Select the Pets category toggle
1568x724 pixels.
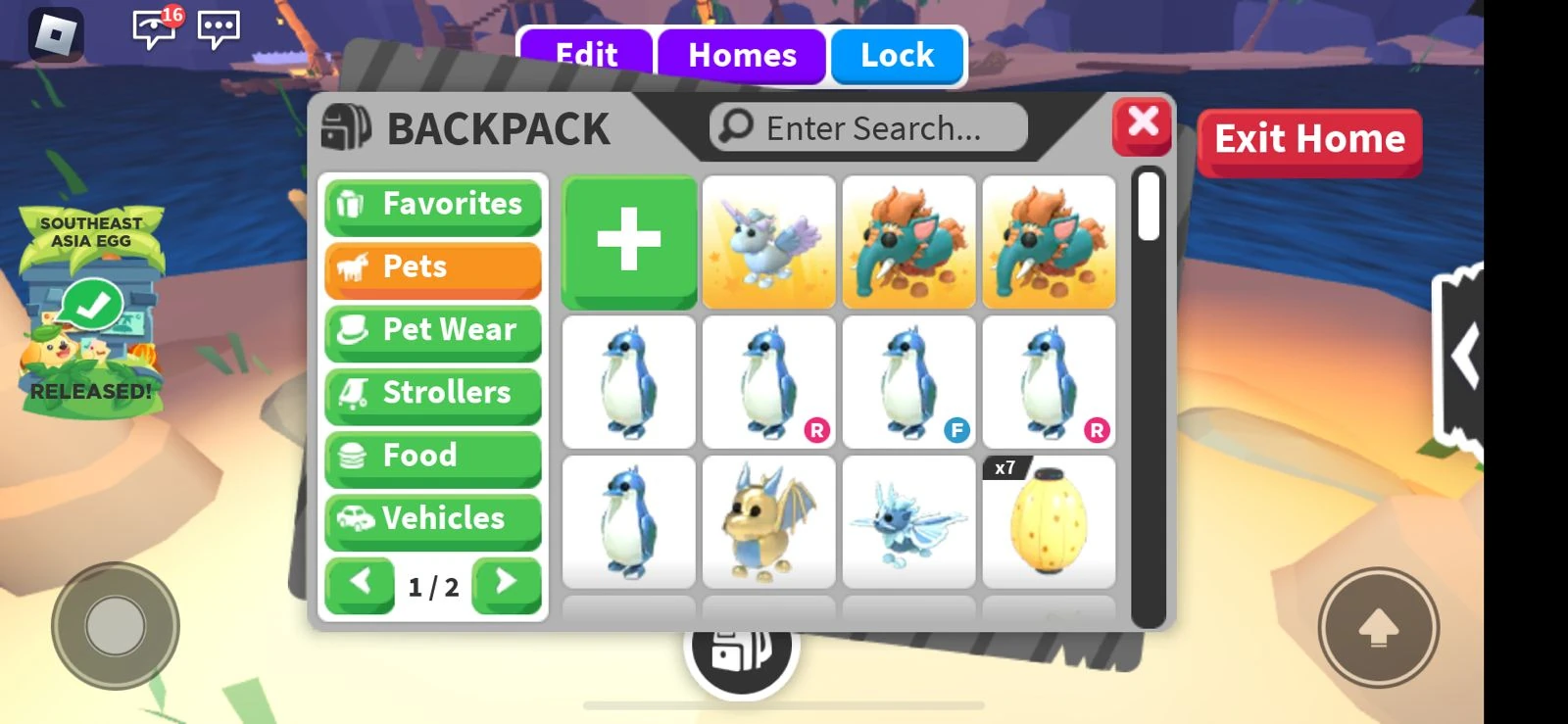click(x=433, y=267)
